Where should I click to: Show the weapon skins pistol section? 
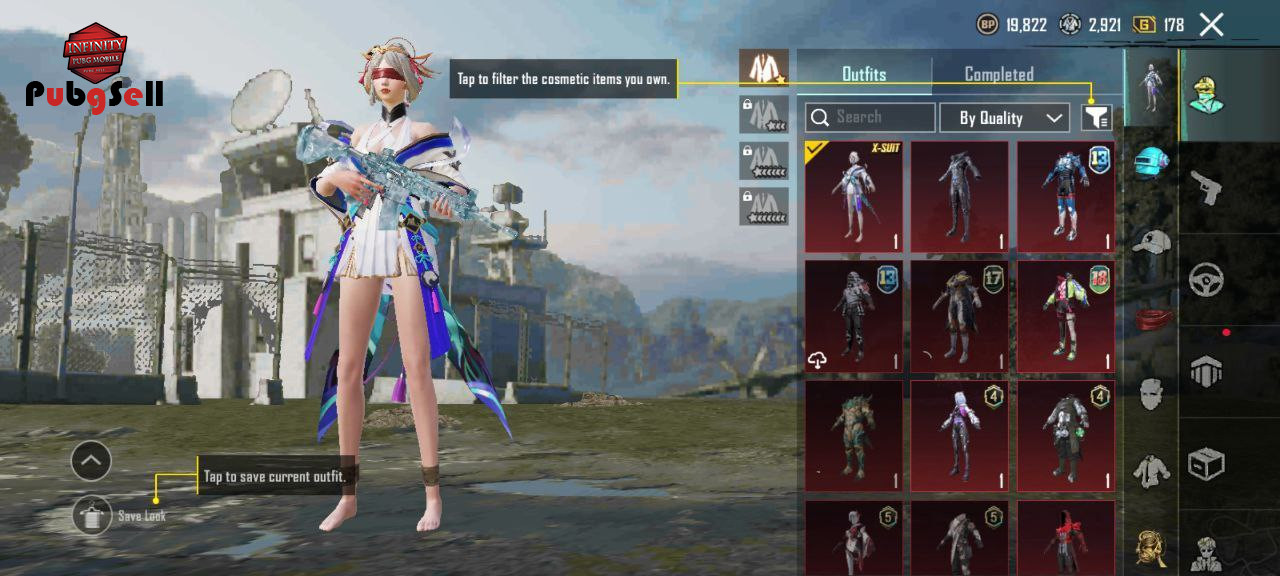pyautogui.click(x=1207, y=186)
